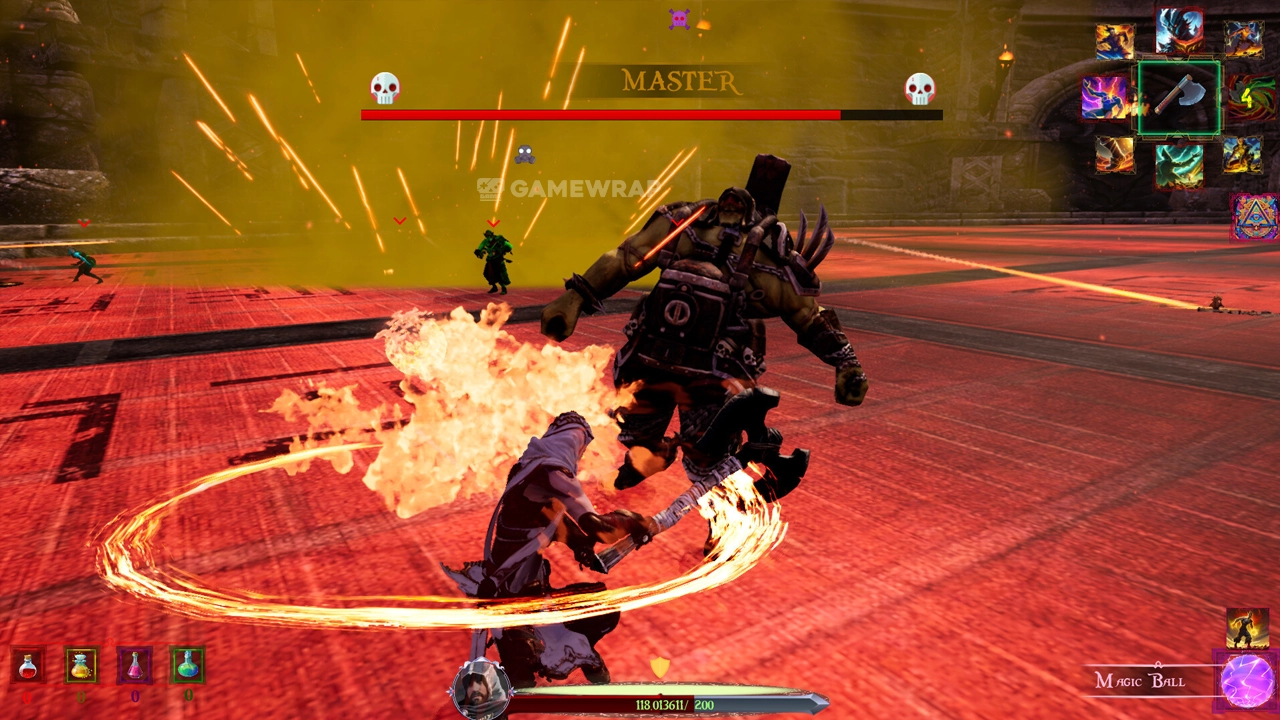Screen dimensions: 1280x720
Task: Activate the flaming warrior skill above Magic Ball
Action: point(1247,628)
